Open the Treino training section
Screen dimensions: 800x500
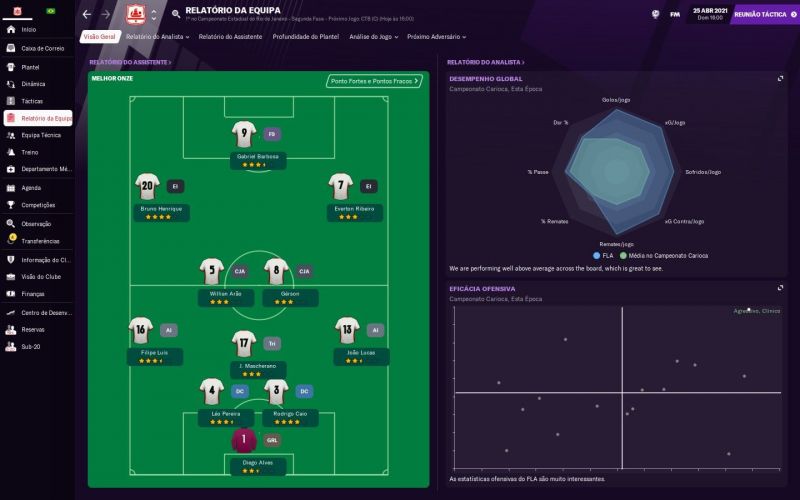29,152
